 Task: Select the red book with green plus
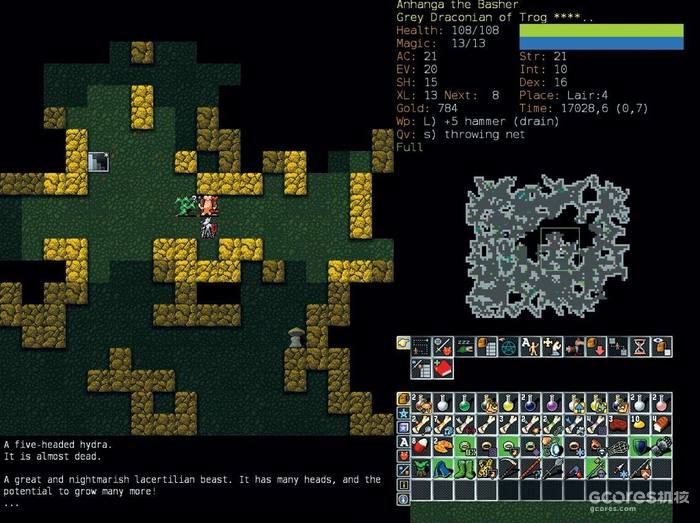pos(445,368)
